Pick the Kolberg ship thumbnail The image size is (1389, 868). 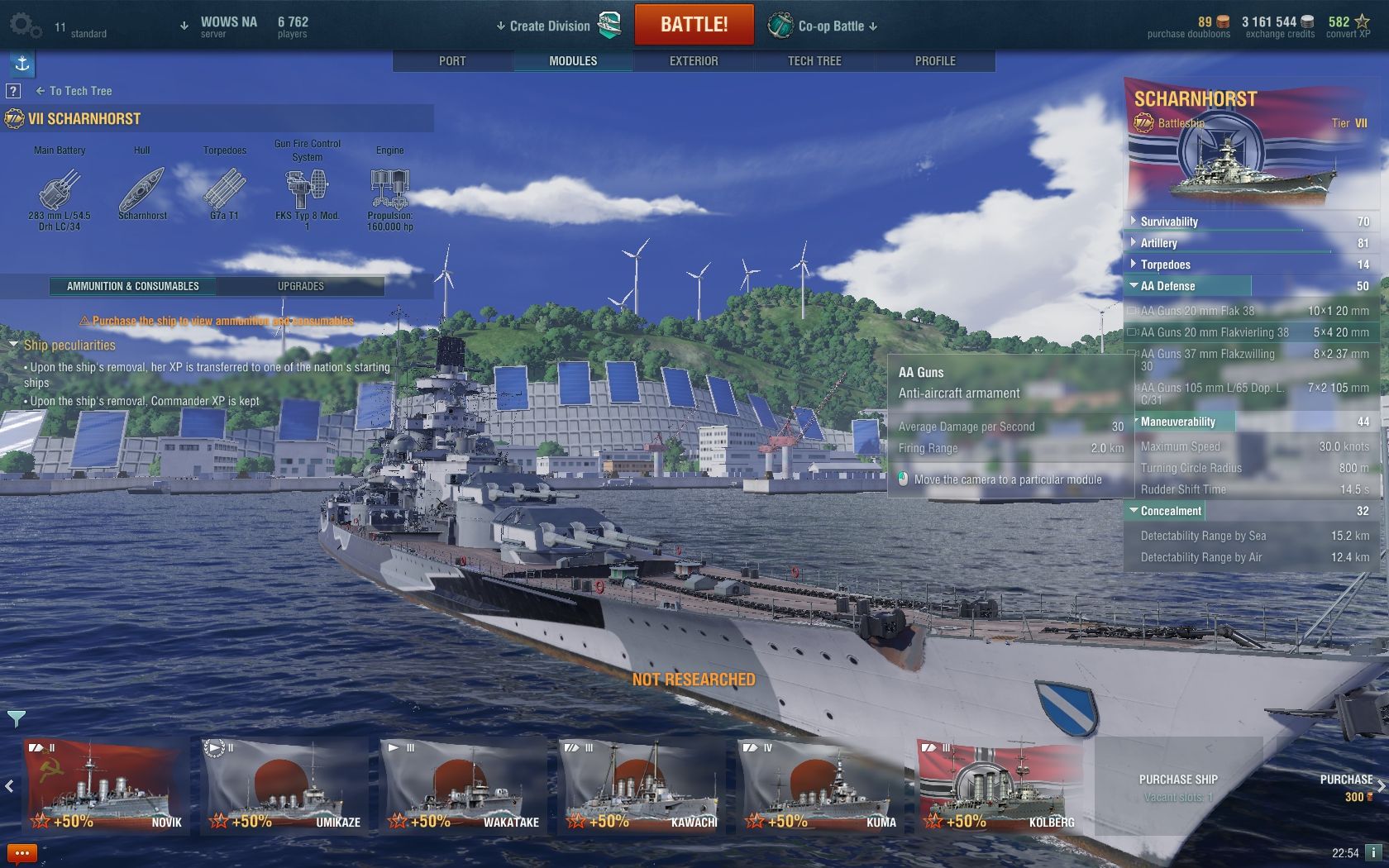[x=1000, y=785]
